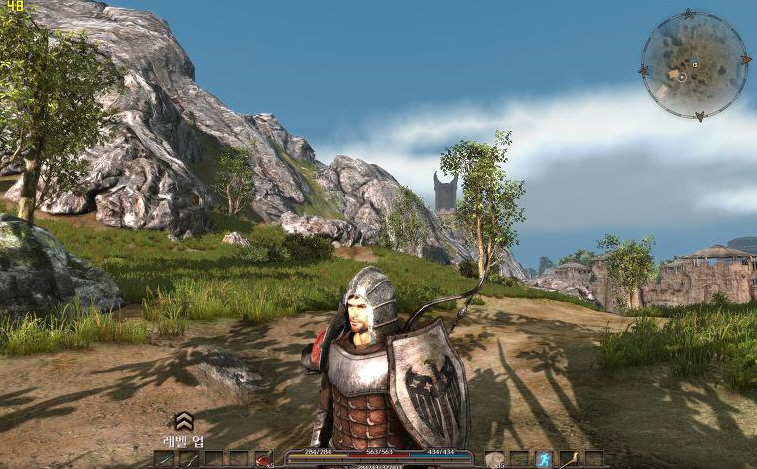
Task: Click the red arrow marker on the minimap rim
Action: 745,60
